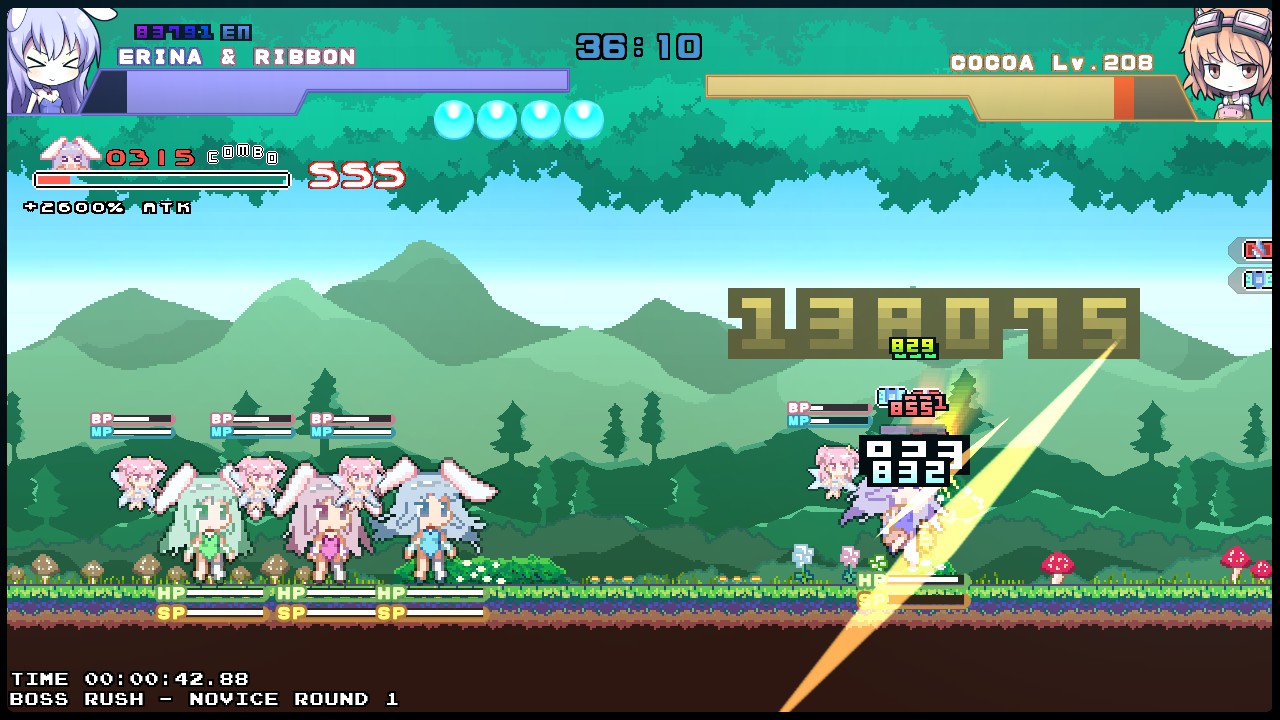Click the 36:10 countdown timer at the top
The image size is (1280, 720).
tap(640, 45)
